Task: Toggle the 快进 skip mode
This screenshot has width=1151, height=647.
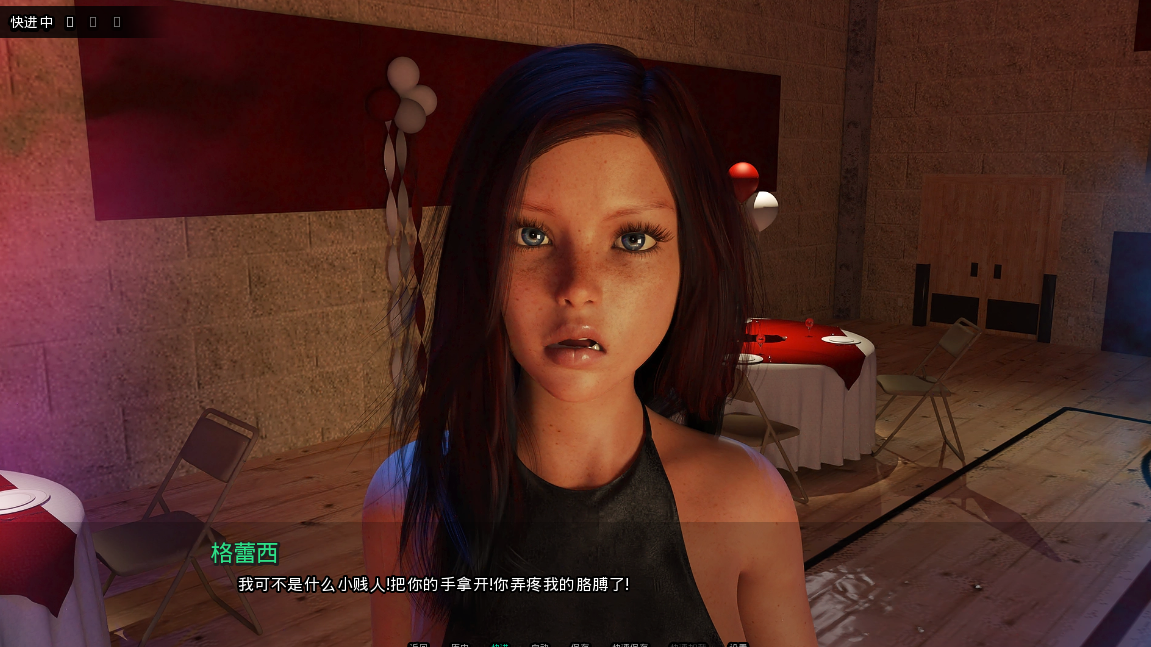Action: tap(500, 645)
